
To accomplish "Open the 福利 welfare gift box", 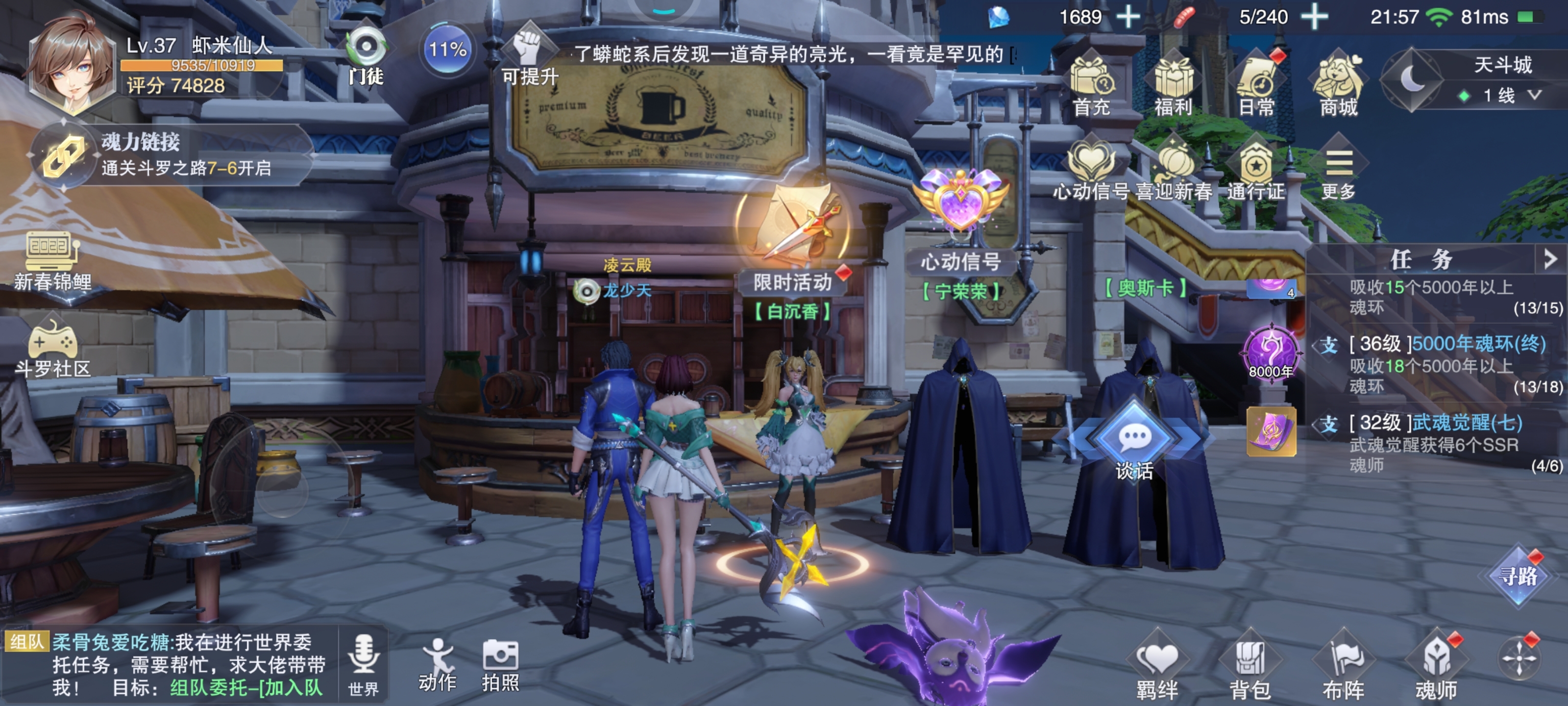I will point(1173,84).
